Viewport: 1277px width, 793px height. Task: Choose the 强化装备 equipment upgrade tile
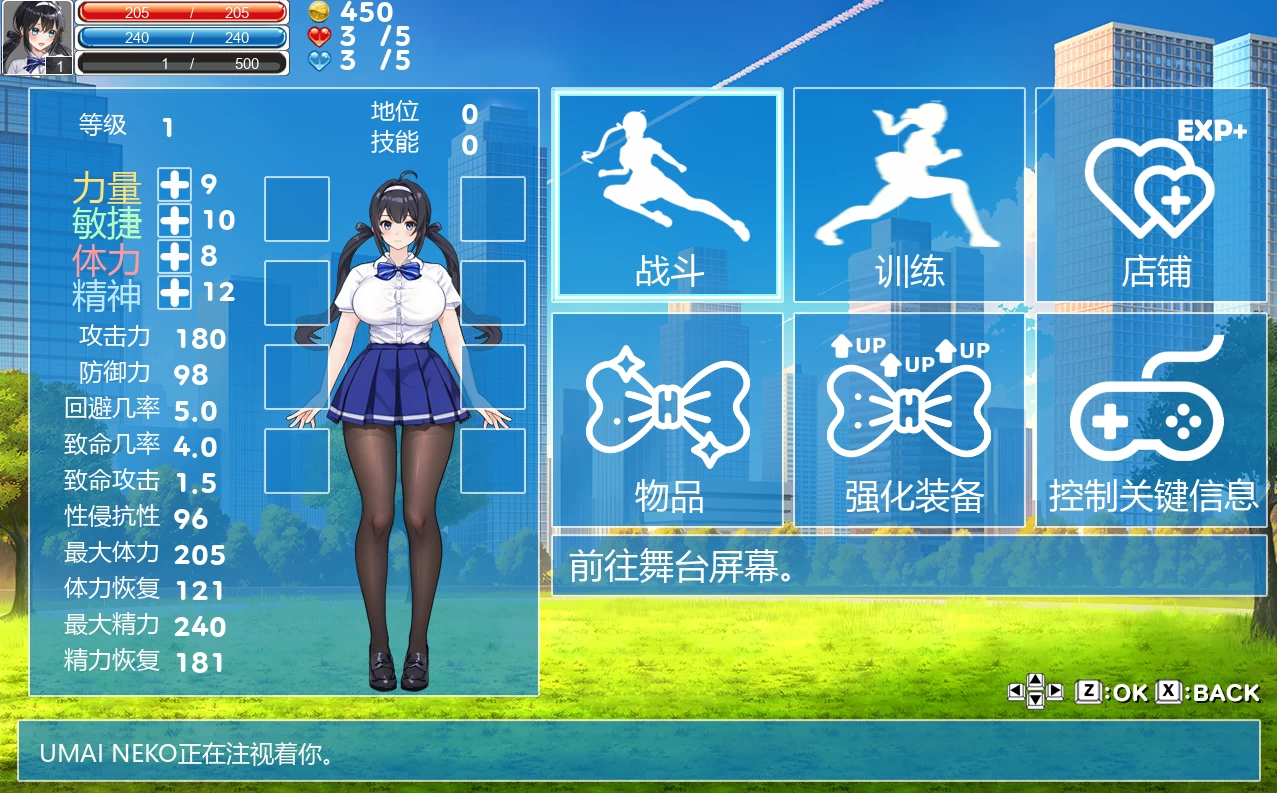click(909, 420)
